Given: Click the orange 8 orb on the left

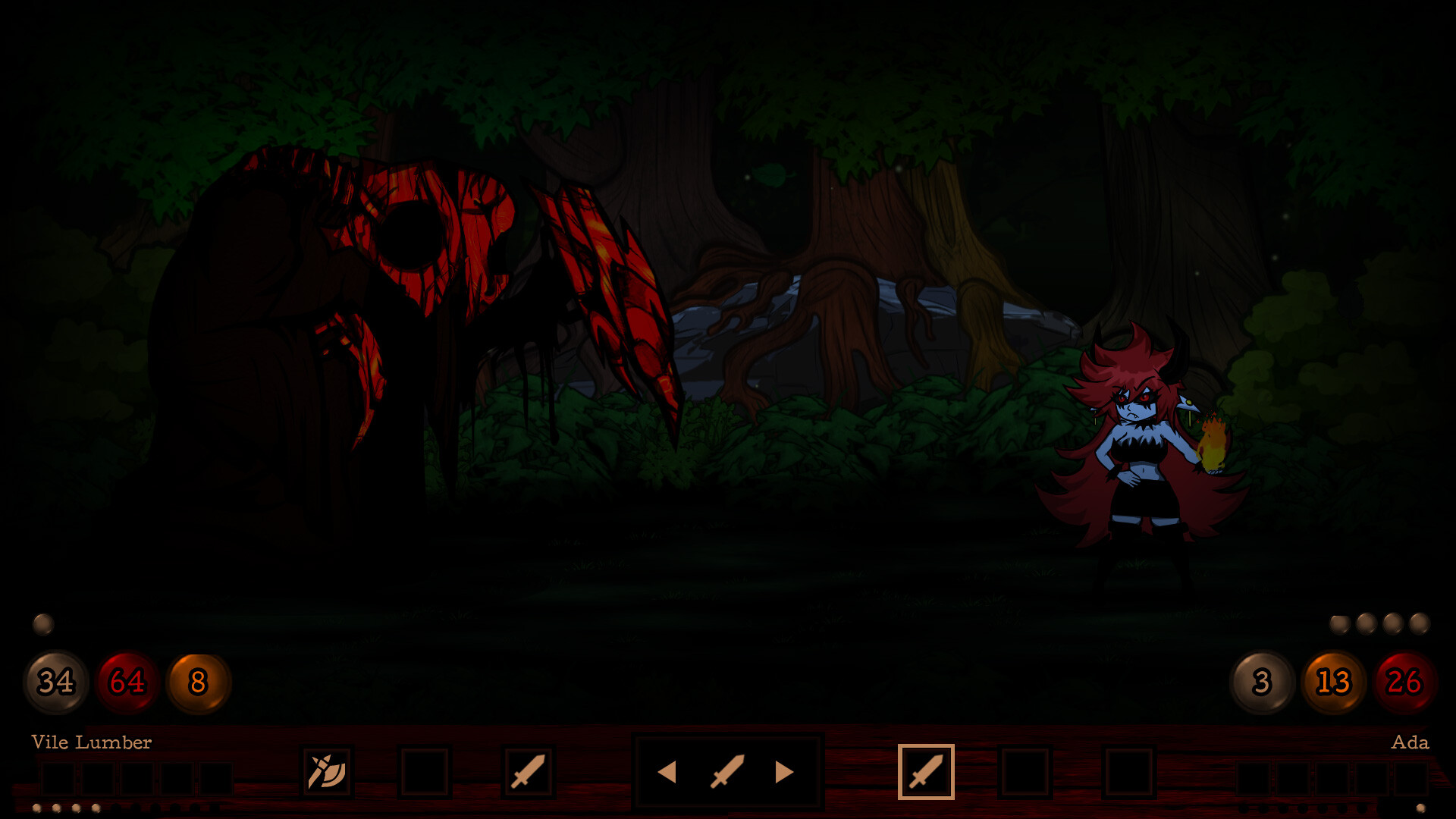Looking at the screenshot, I should click(198, 682).
